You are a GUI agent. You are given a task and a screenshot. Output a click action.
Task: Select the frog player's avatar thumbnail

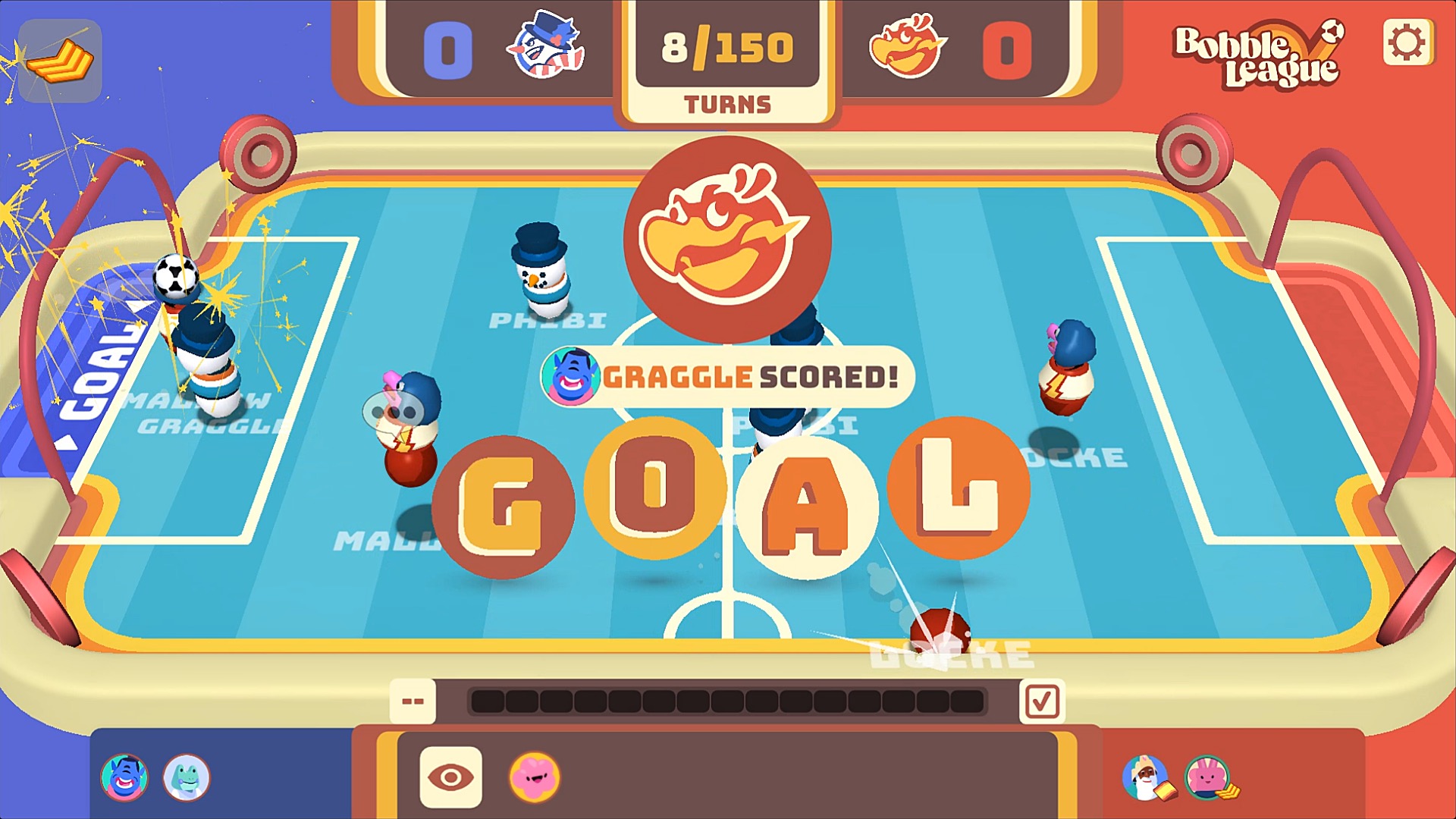pos(186,777)
